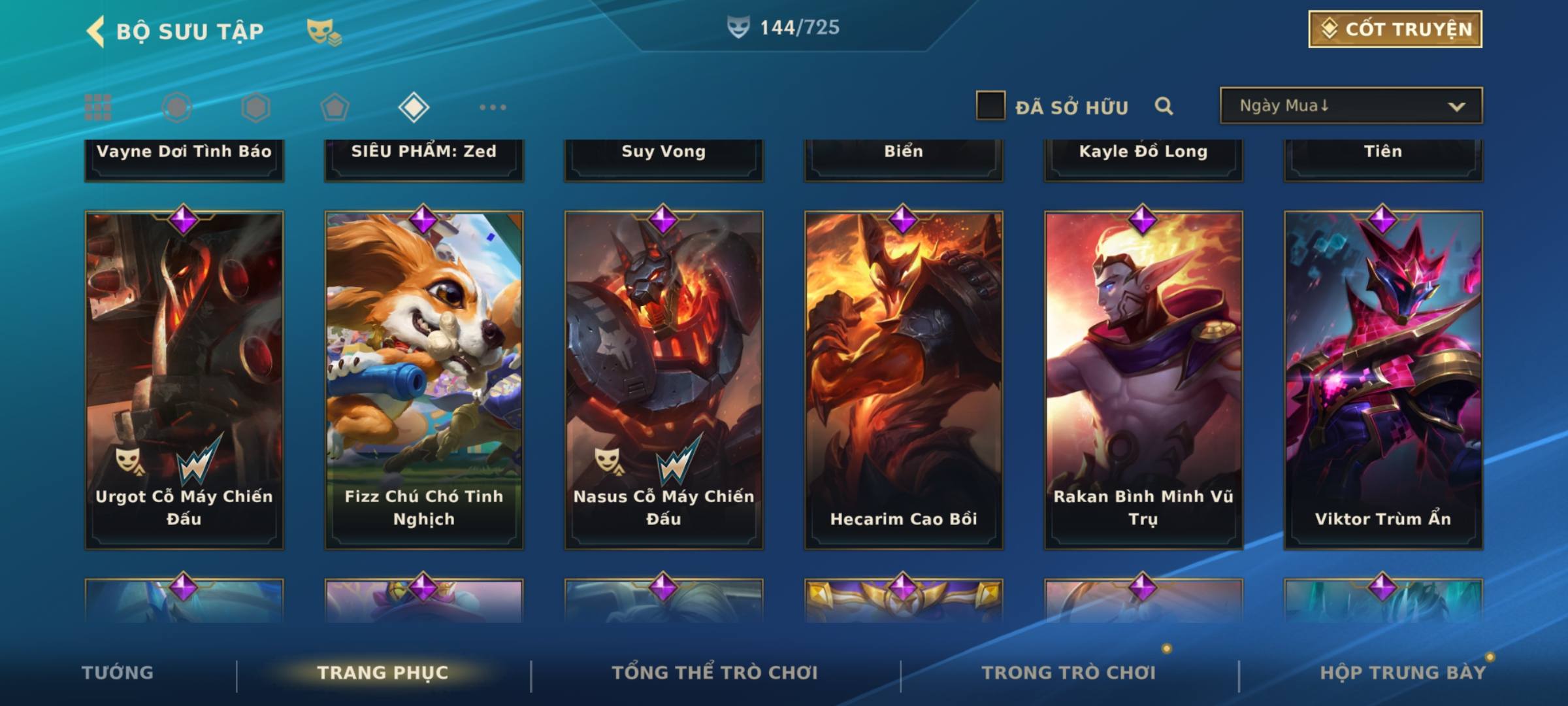Open the skin search magnifier
The width and height of the screenshot is (1568, 706).
pyautogui.click(x=1164, y=106)
